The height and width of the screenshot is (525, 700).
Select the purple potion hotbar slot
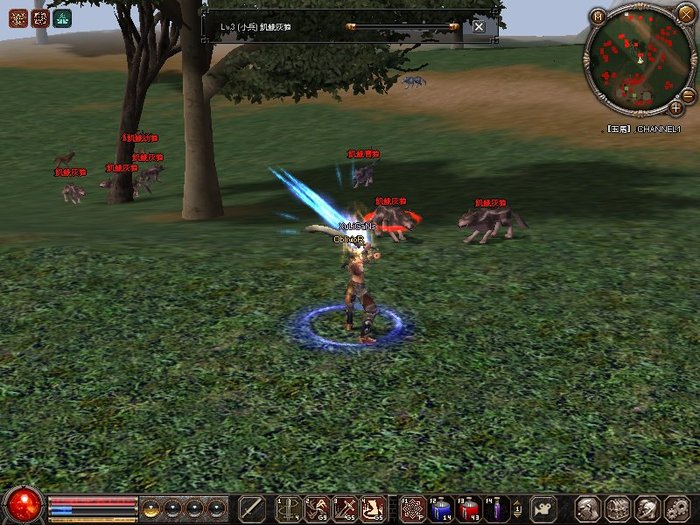coord(496,509)
